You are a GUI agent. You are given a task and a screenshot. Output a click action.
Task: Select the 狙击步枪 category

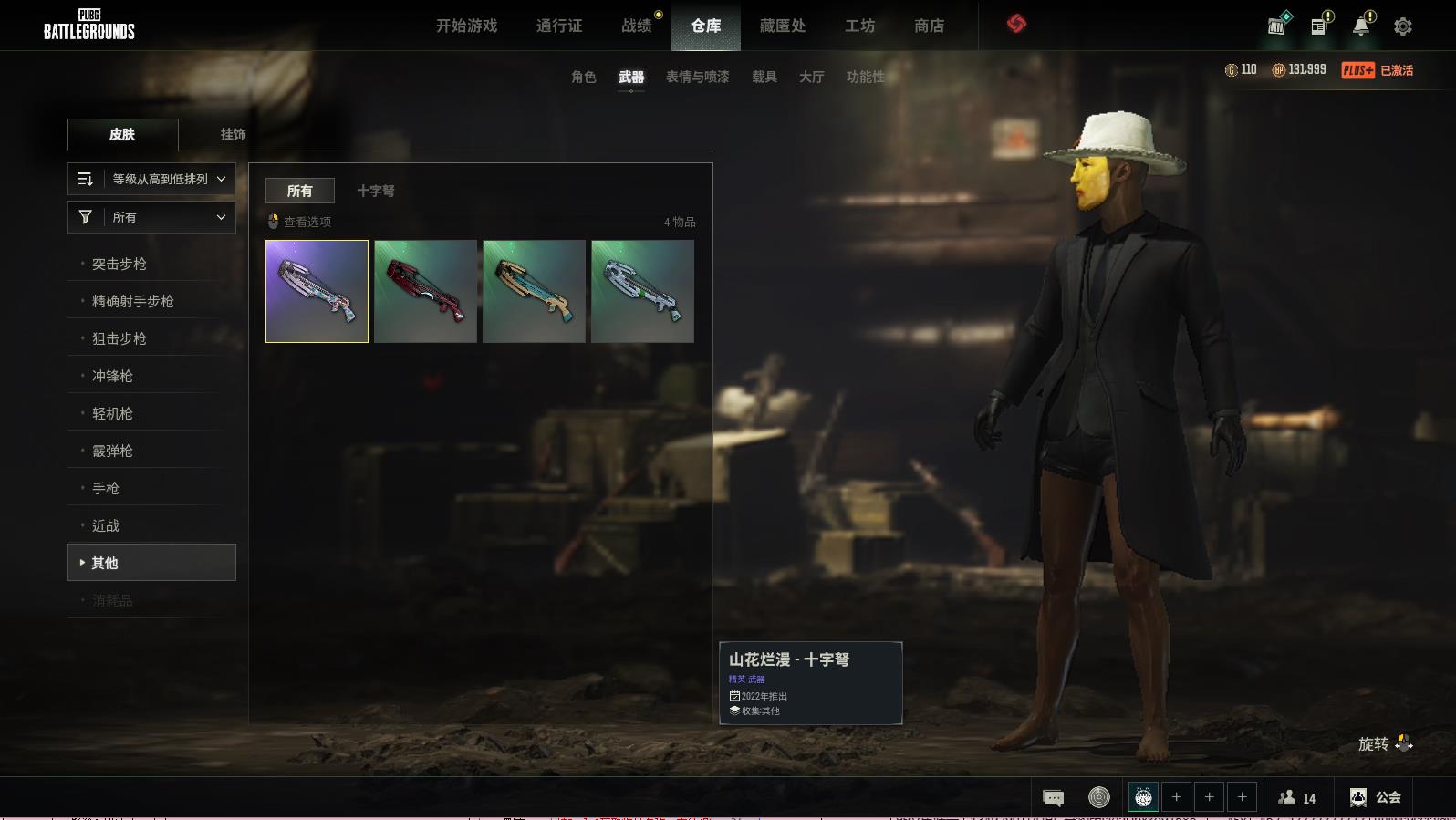pos(120,338)
